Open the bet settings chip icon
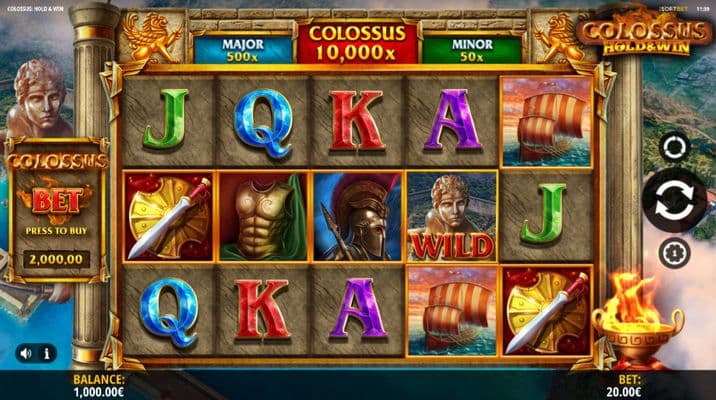Image resolution: width=716 pixels, height=400 pixels. tap(674, 252)
